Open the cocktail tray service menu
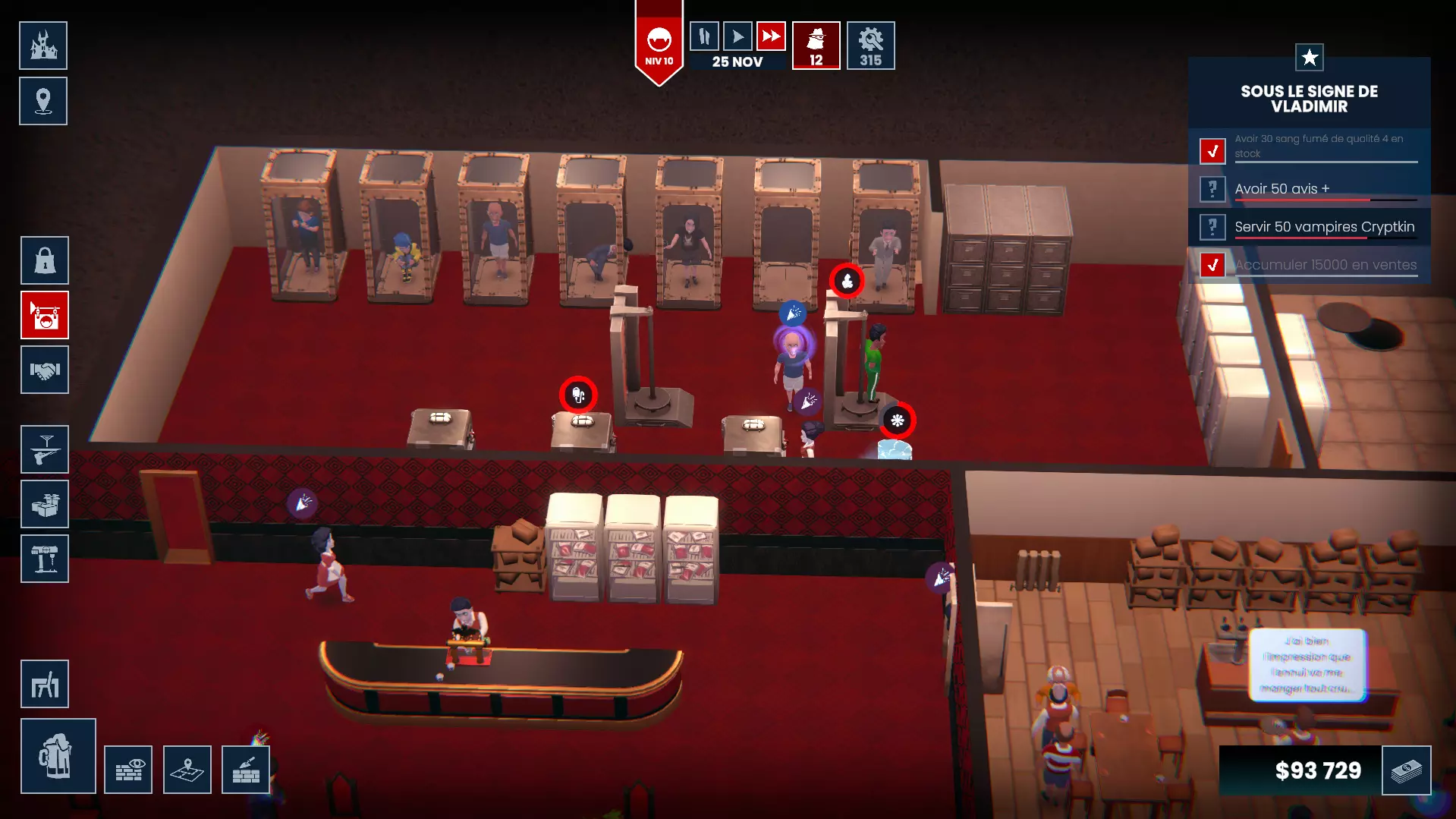 45,449
